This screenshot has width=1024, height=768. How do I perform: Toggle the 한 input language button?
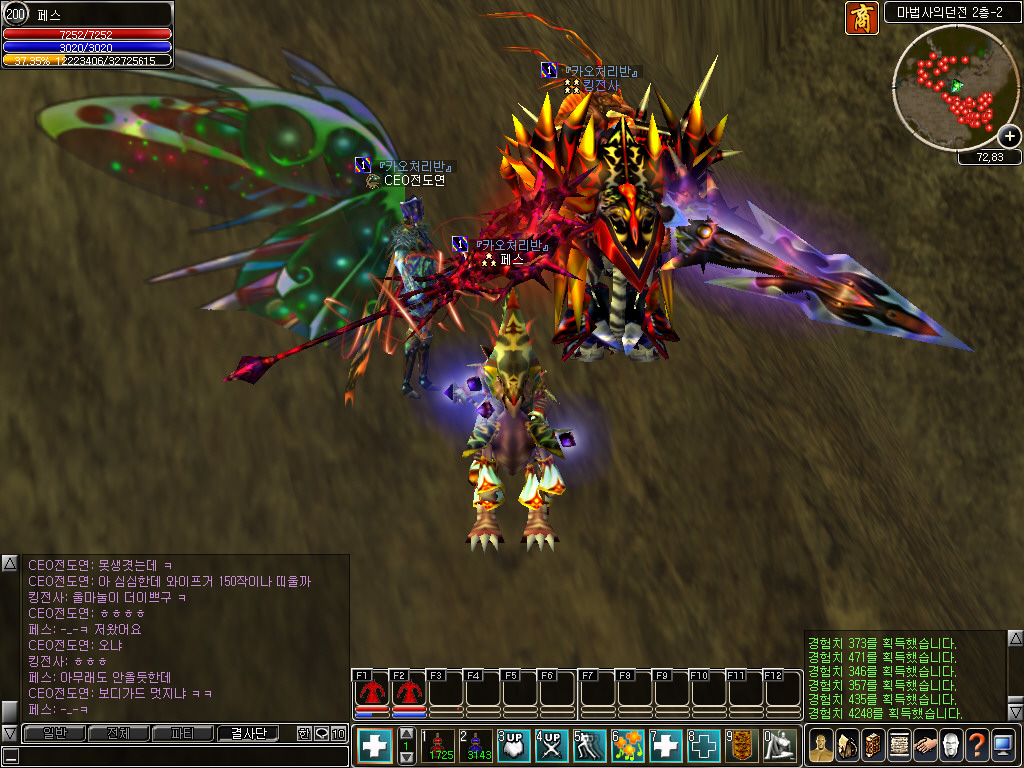coord(304,733)
